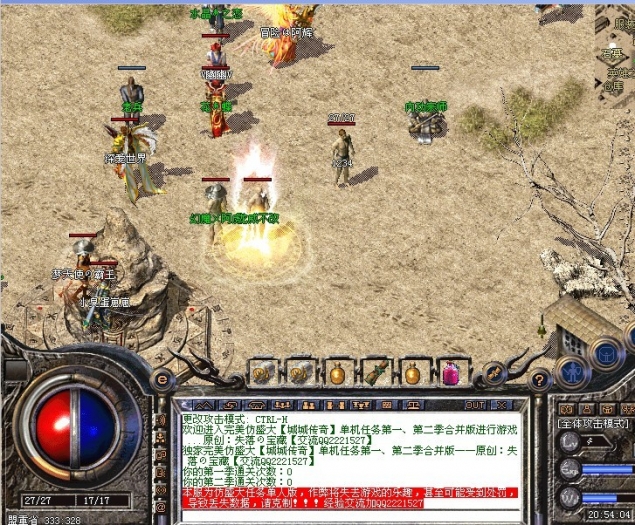The width and height of the screenshot is (635, 525).
Task: Use the pink potion in the belt
Action: [x=451, y=374]
